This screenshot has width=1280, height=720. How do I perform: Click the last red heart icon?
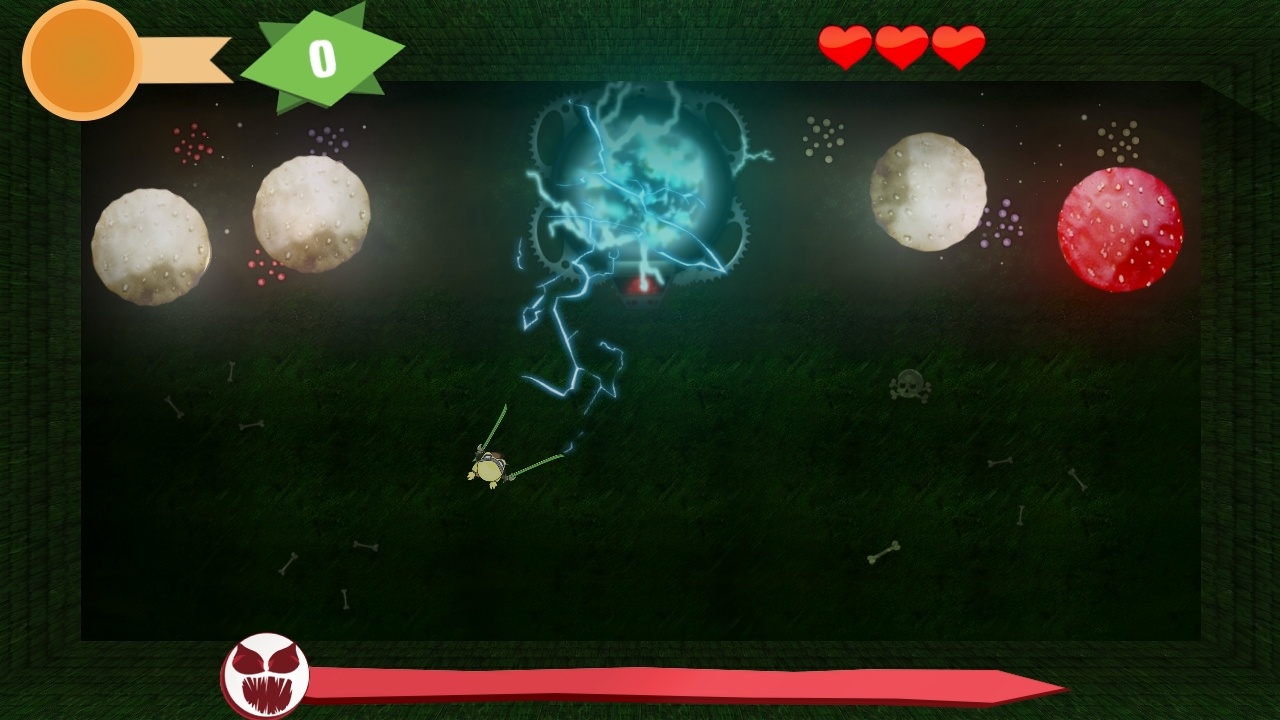(x=959, y=45)
